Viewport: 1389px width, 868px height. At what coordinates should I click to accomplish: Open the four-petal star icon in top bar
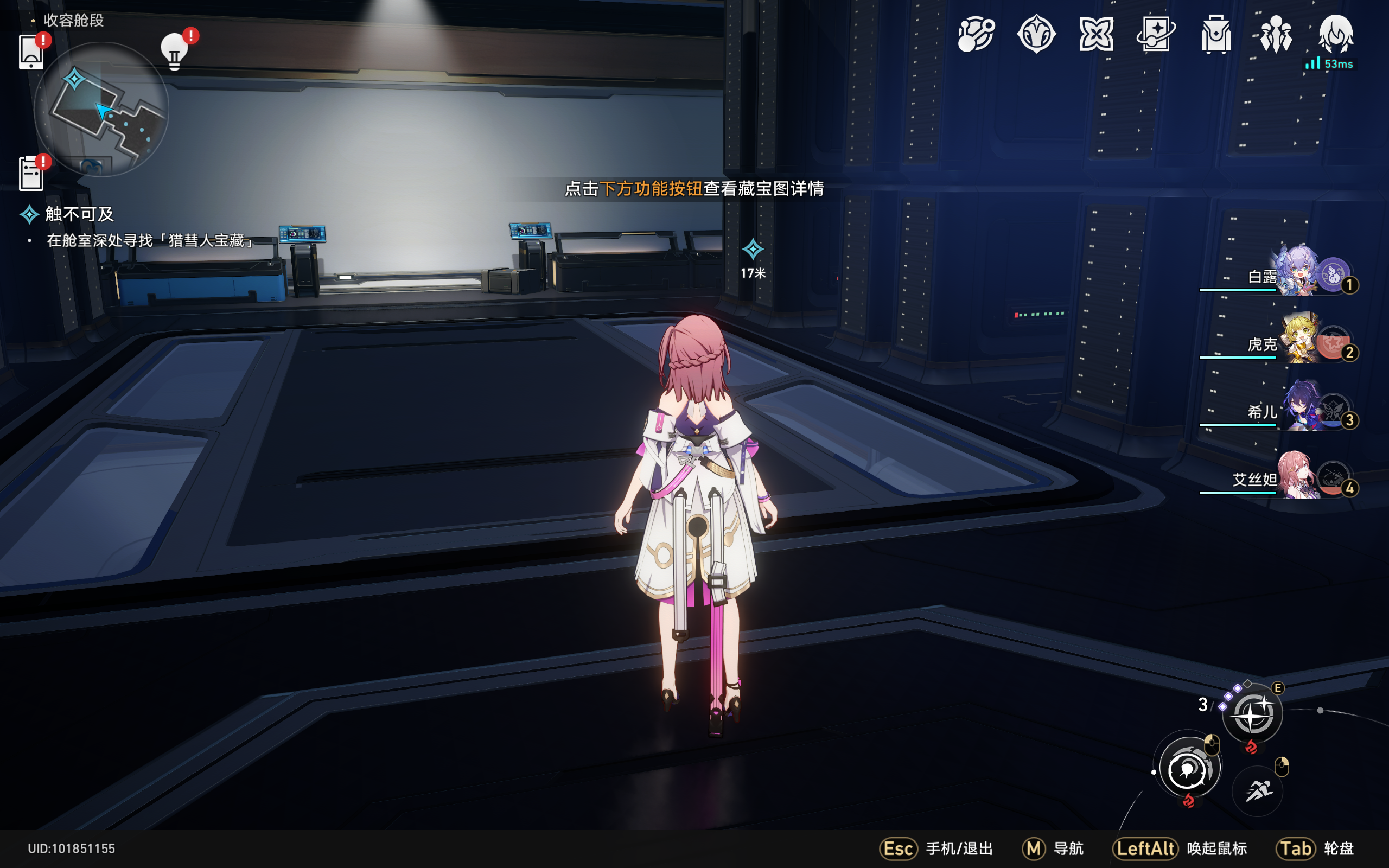pos(1095,34)
